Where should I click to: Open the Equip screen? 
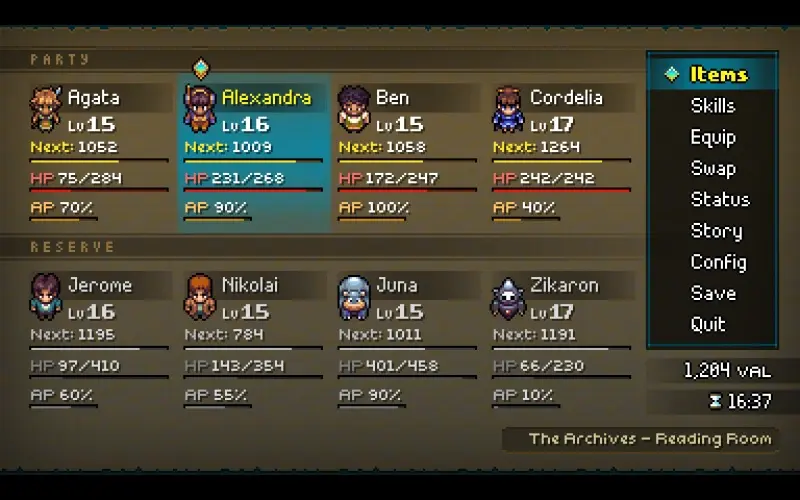[712, 137]
